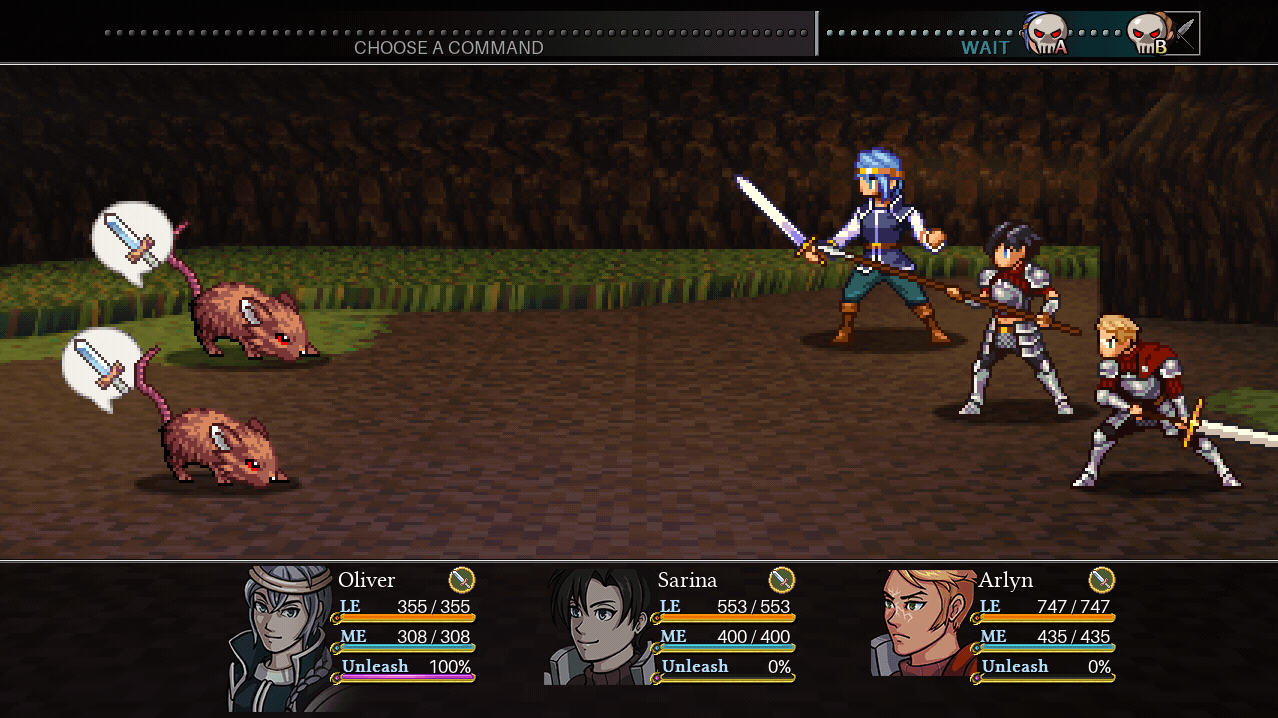Select the weapon icon next to Sarina's name

point(781,579)
